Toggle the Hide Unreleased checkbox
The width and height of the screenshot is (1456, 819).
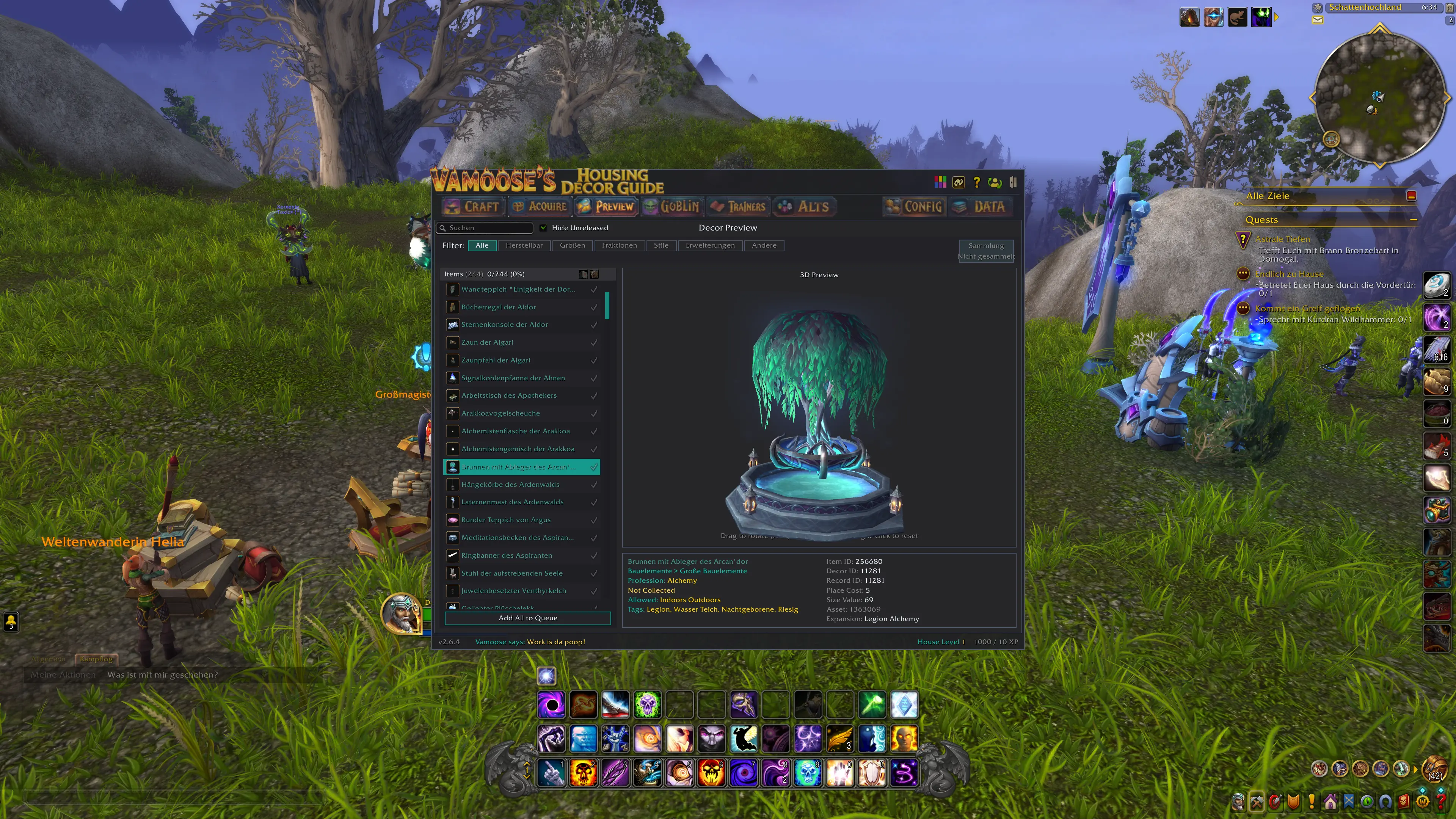543,228
